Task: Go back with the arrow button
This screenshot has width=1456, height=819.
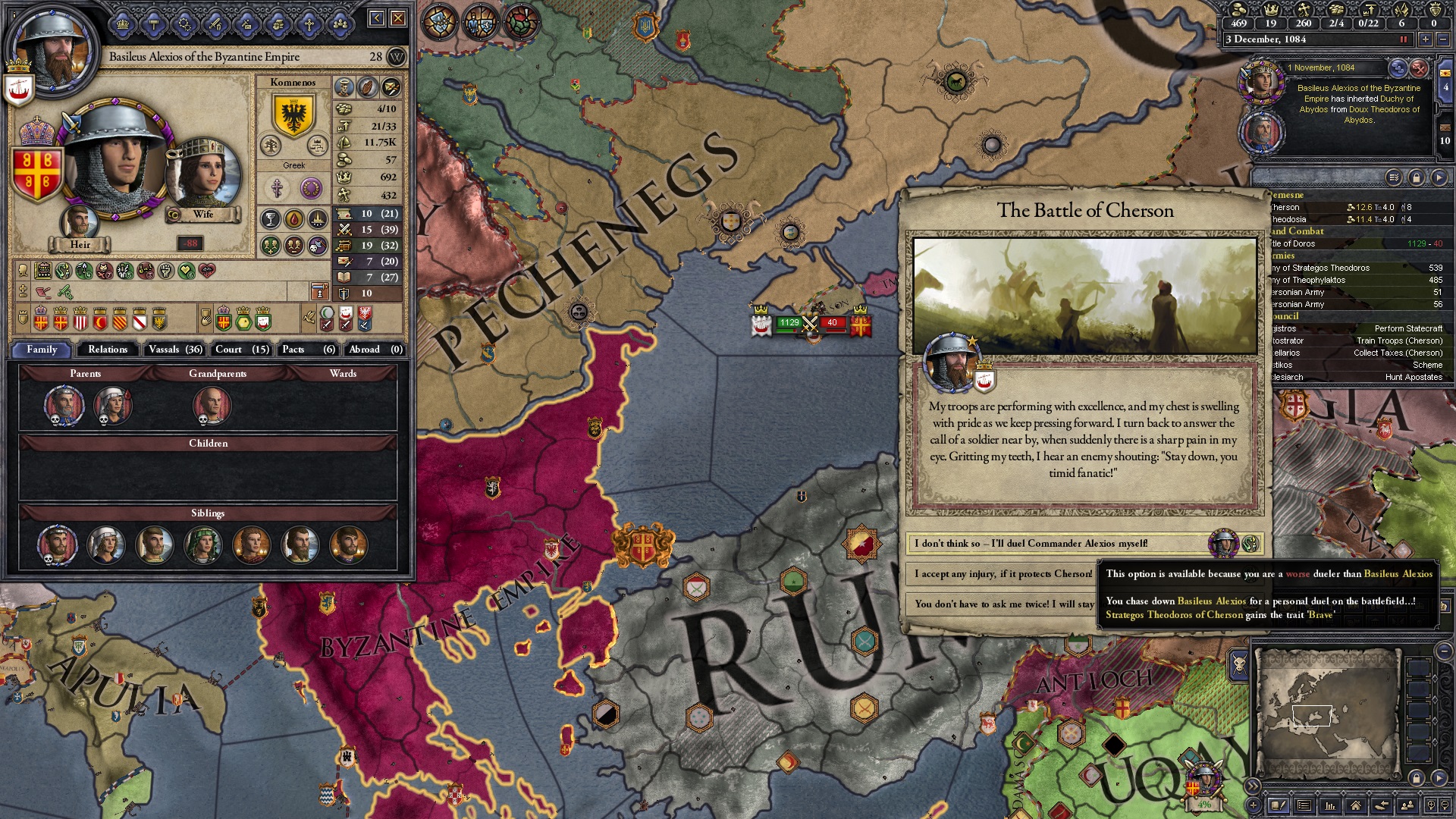Action: tap(377, 18)
